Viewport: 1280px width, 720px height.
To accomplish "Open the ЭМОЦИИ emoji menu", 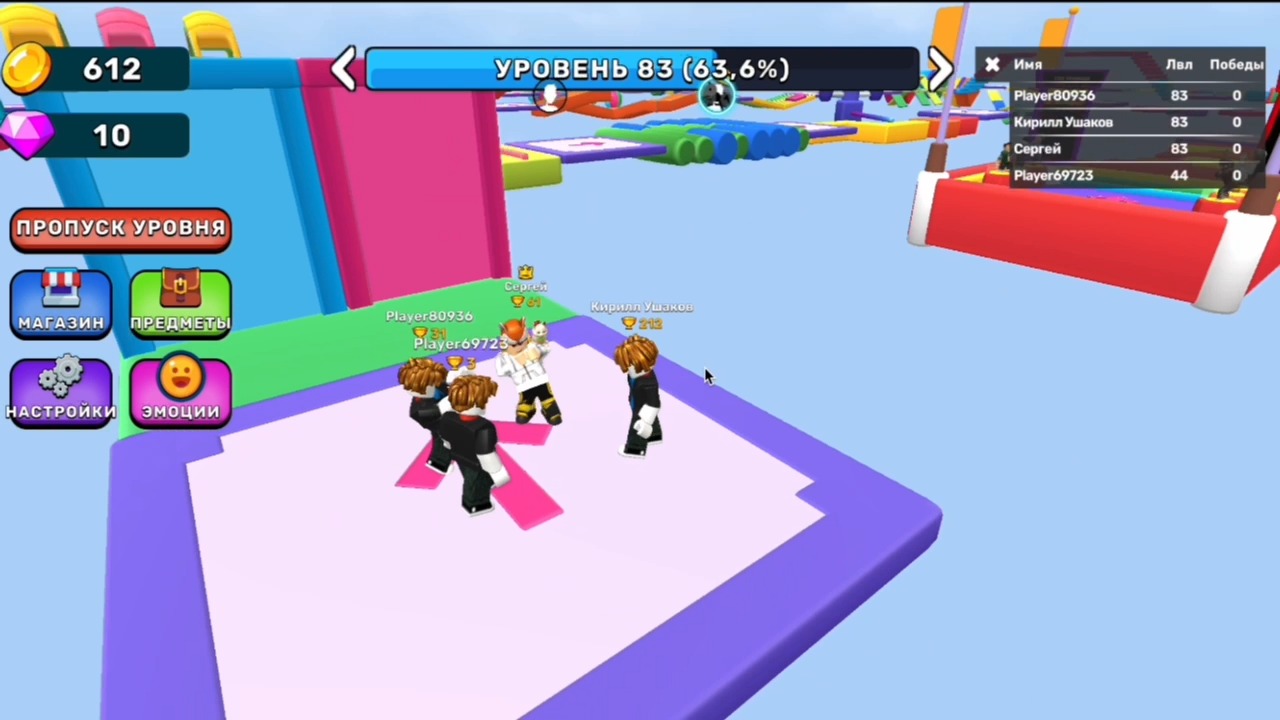I will click(180, 392).
